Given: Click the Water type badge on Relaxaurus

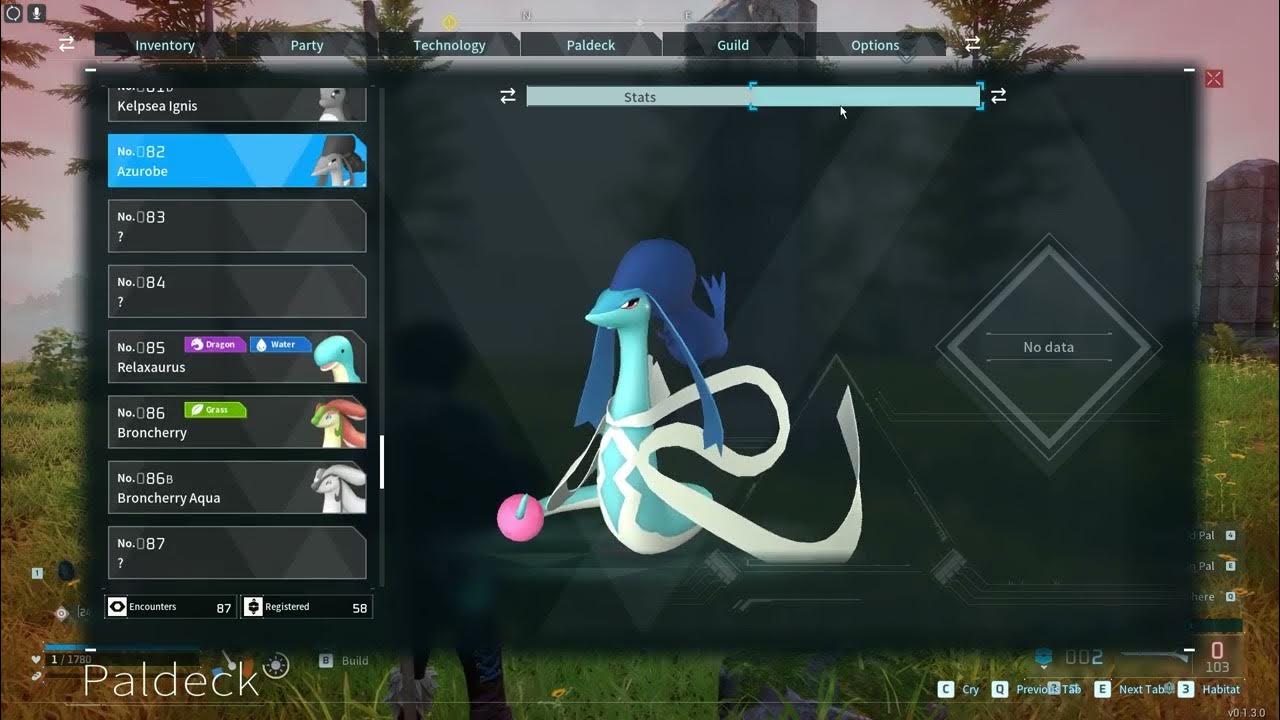Looking at the screenshot, I should coord(279,344).
